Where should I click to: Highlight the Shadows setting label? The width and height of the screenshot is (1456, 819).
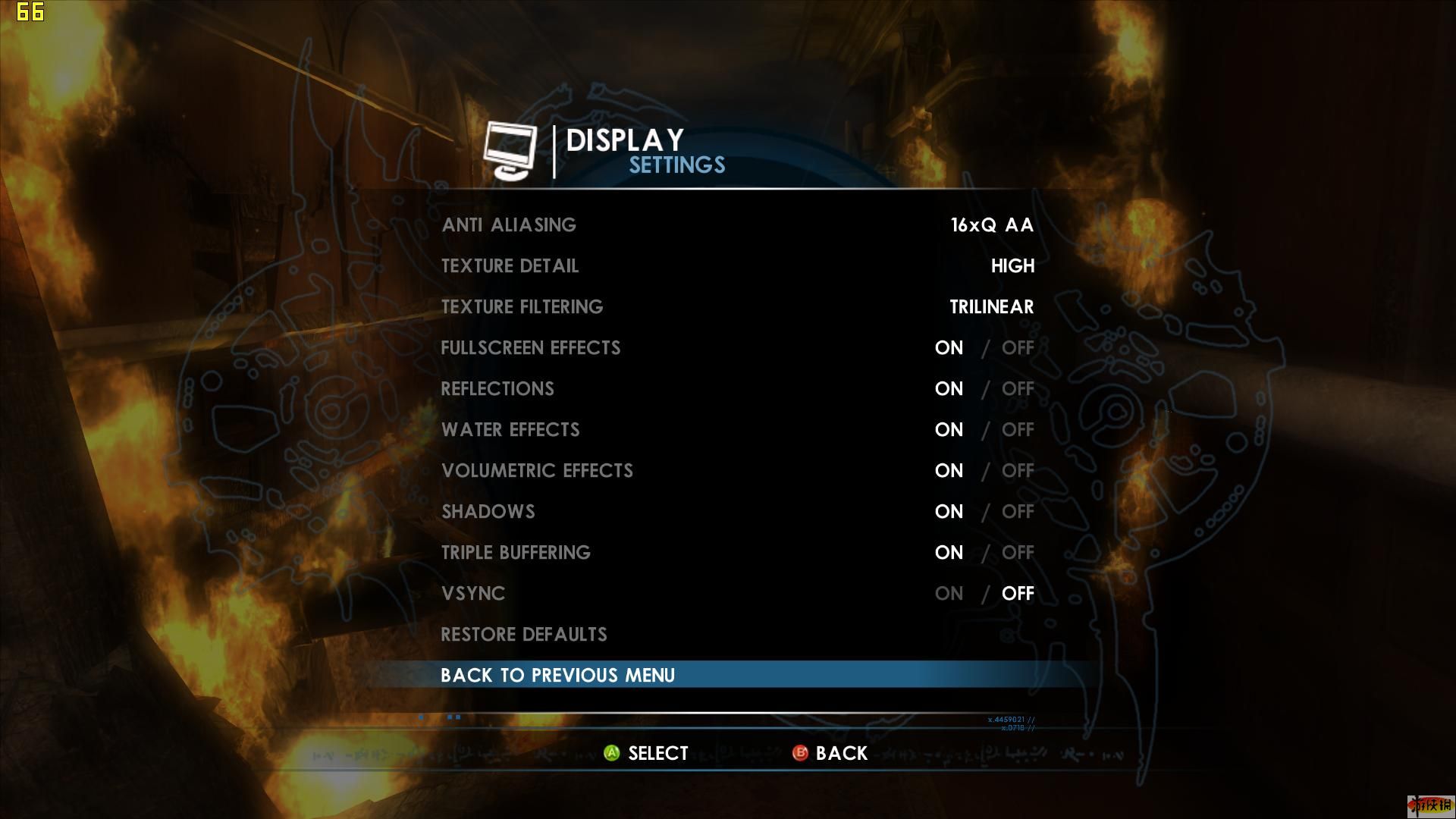[488, 512]
